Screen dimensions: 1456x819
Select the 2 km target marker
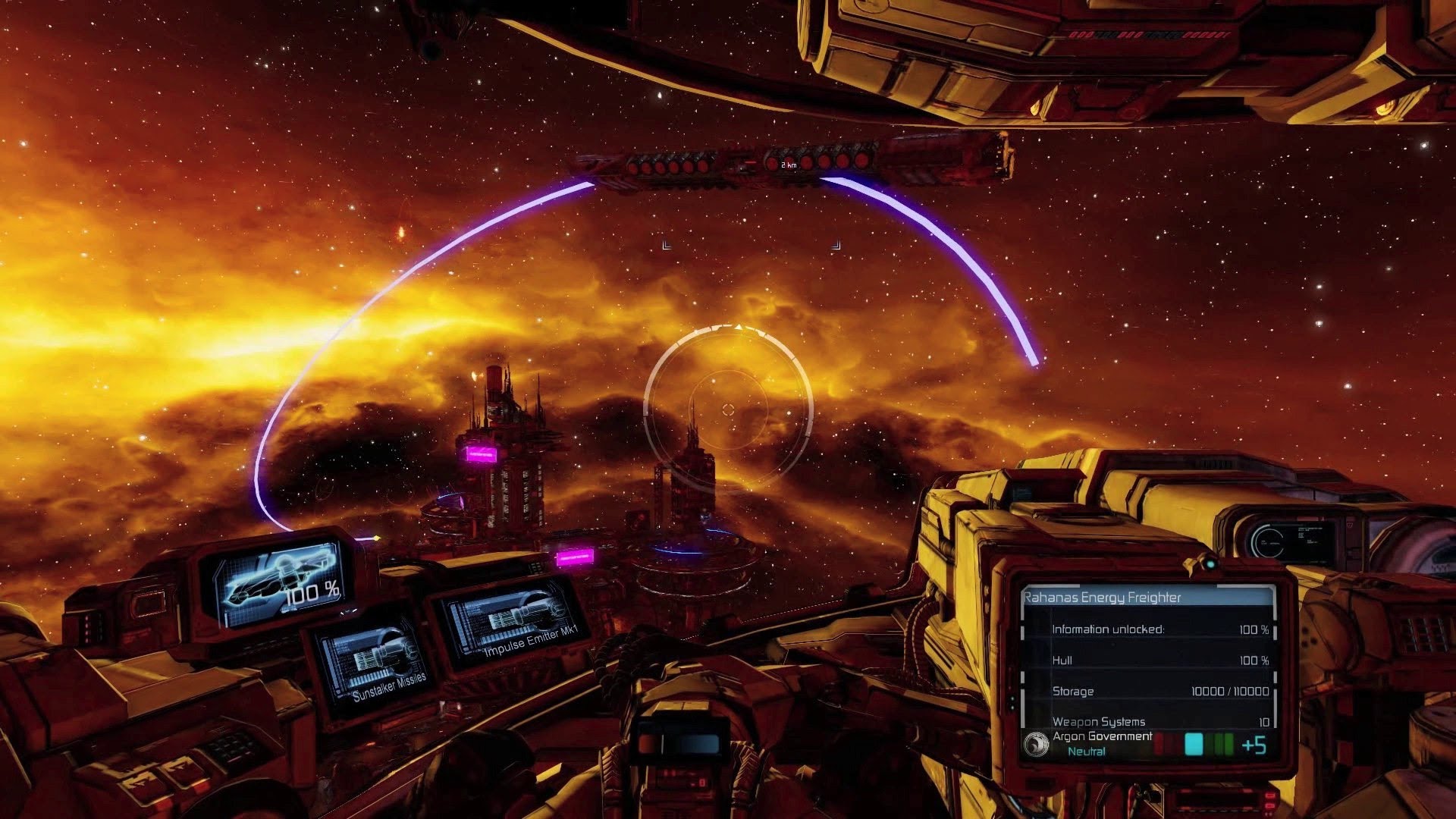789,165
